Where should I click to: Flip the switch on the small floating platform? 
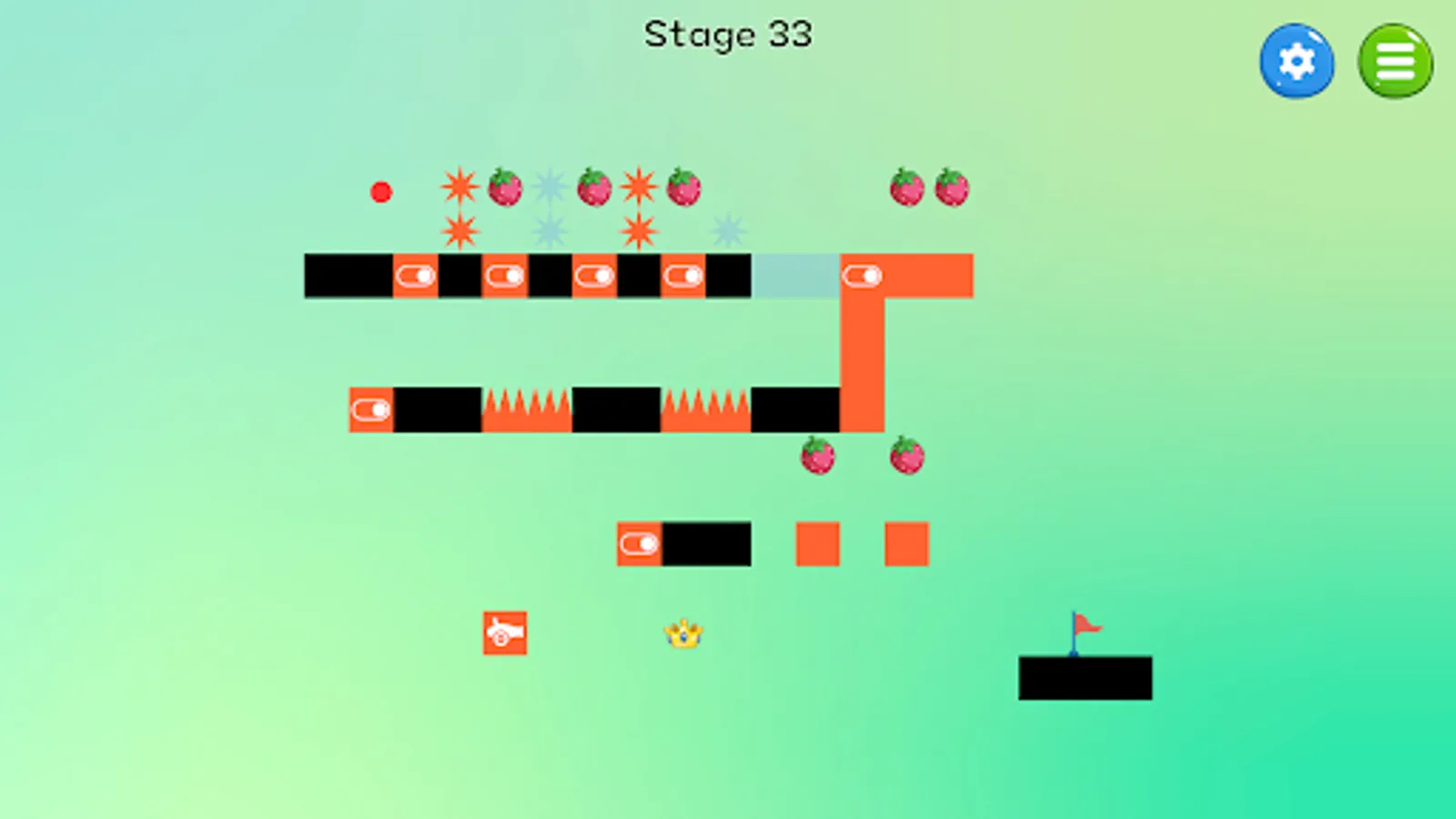click(x=641, y=544)
